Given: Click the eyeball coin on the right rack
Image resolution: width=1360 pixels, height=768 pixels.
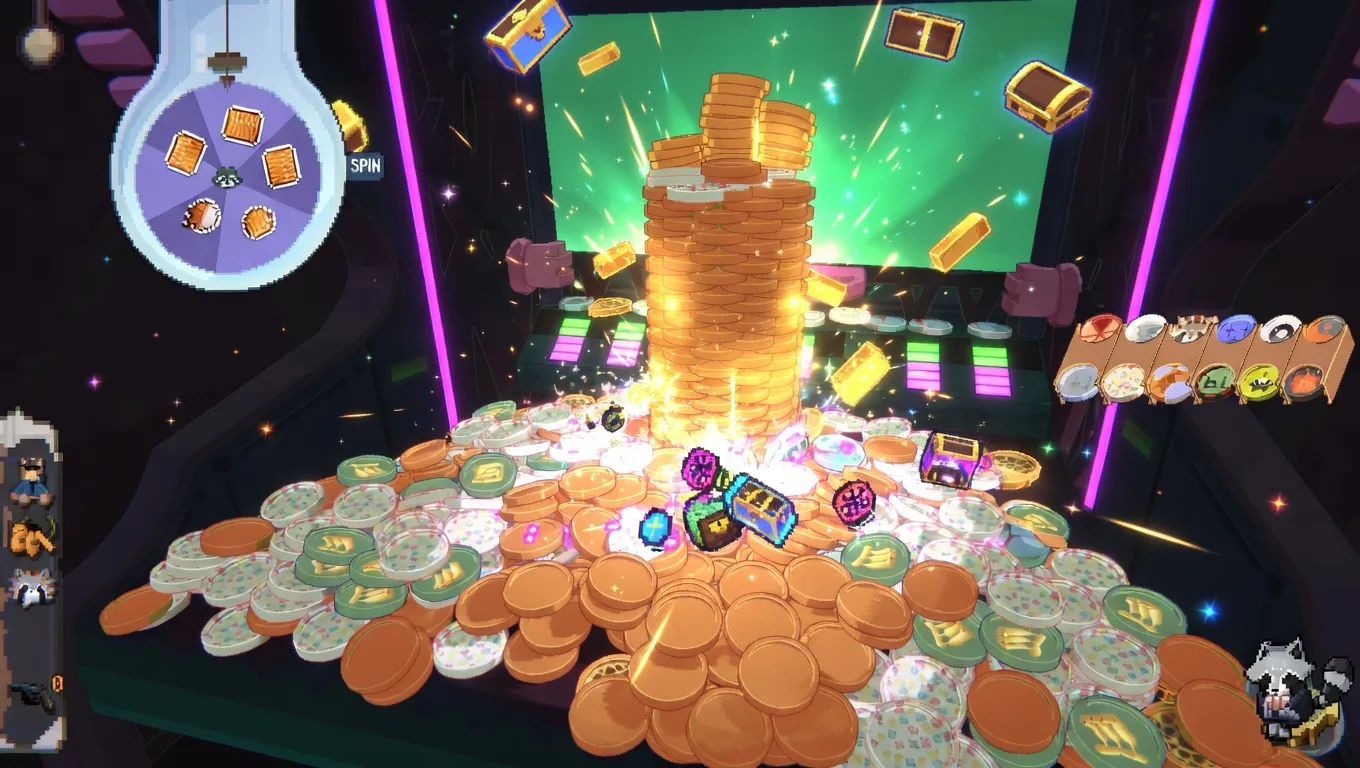Looking at the screenshot, I should click(x=1281, y=331).
